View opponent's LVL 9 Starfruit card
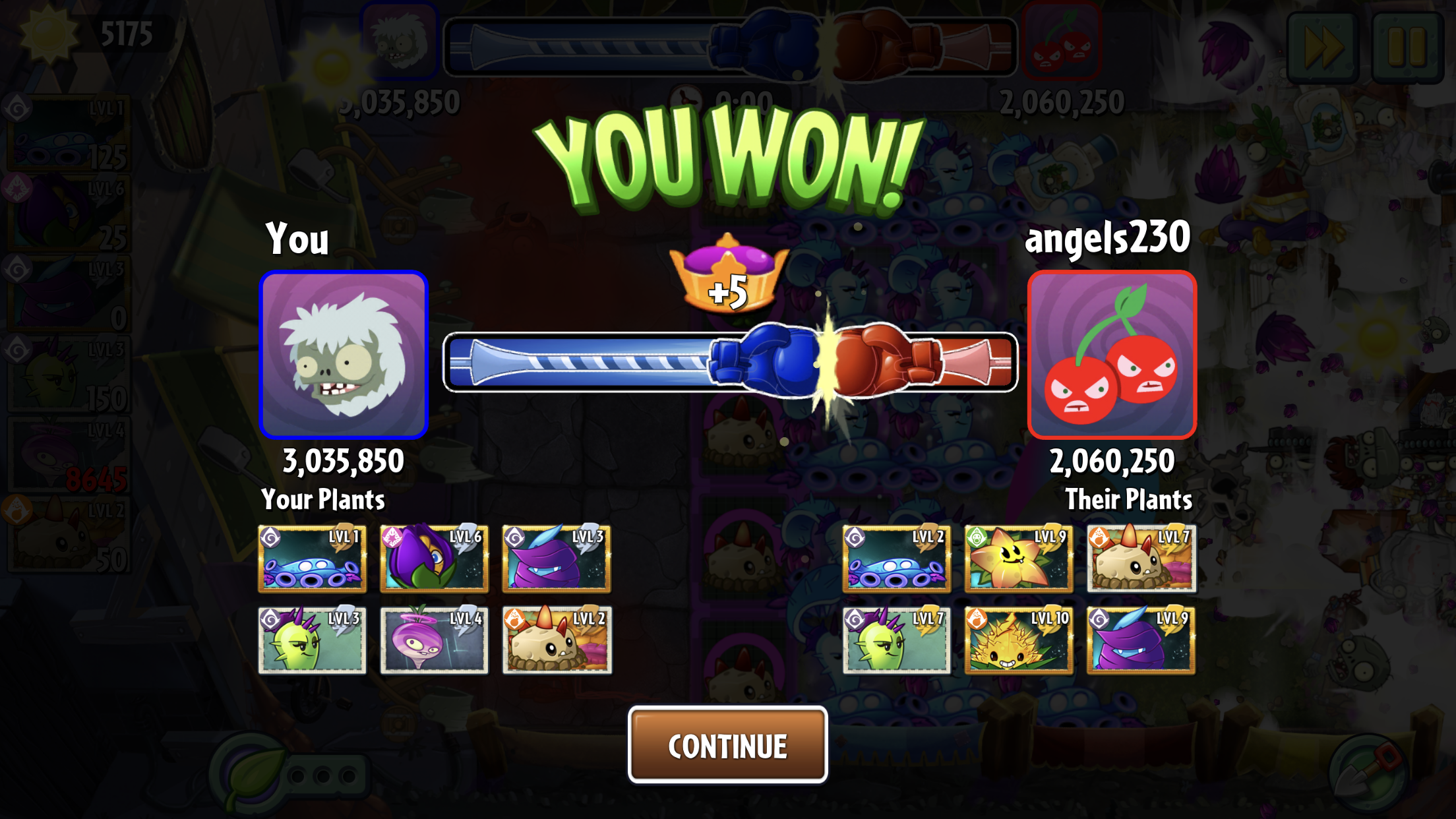Viewport: 1456px width, 819px height. (1018, 559)
